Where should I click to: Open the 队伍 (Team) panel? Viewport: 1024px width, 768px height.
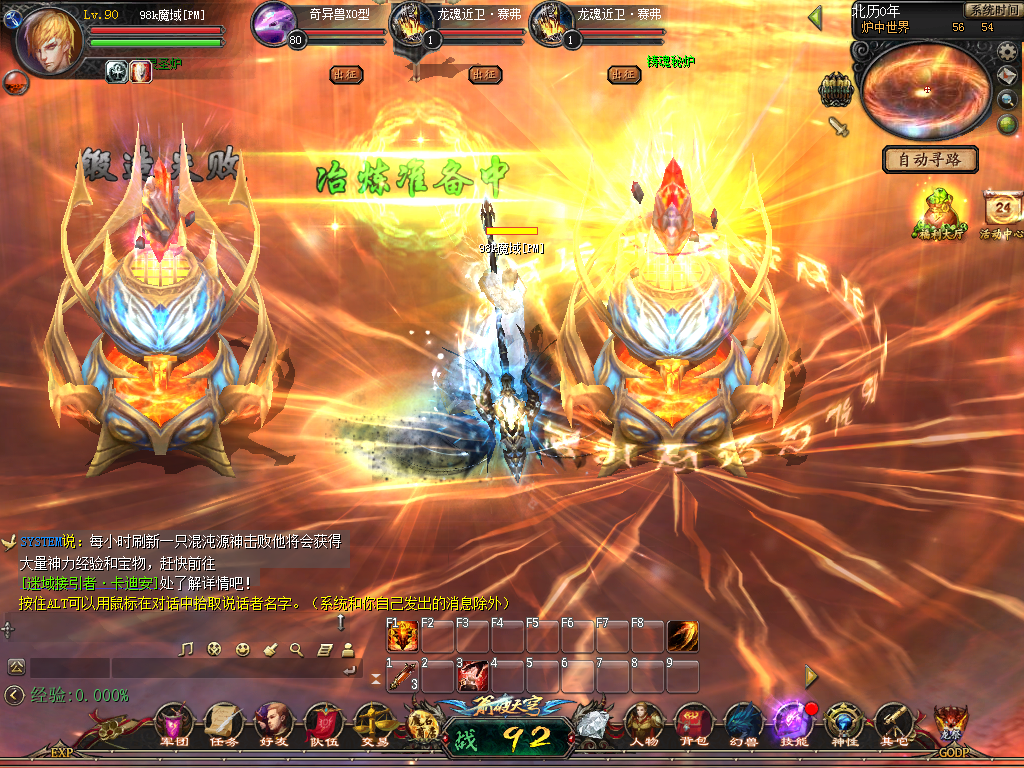(323, 722)
